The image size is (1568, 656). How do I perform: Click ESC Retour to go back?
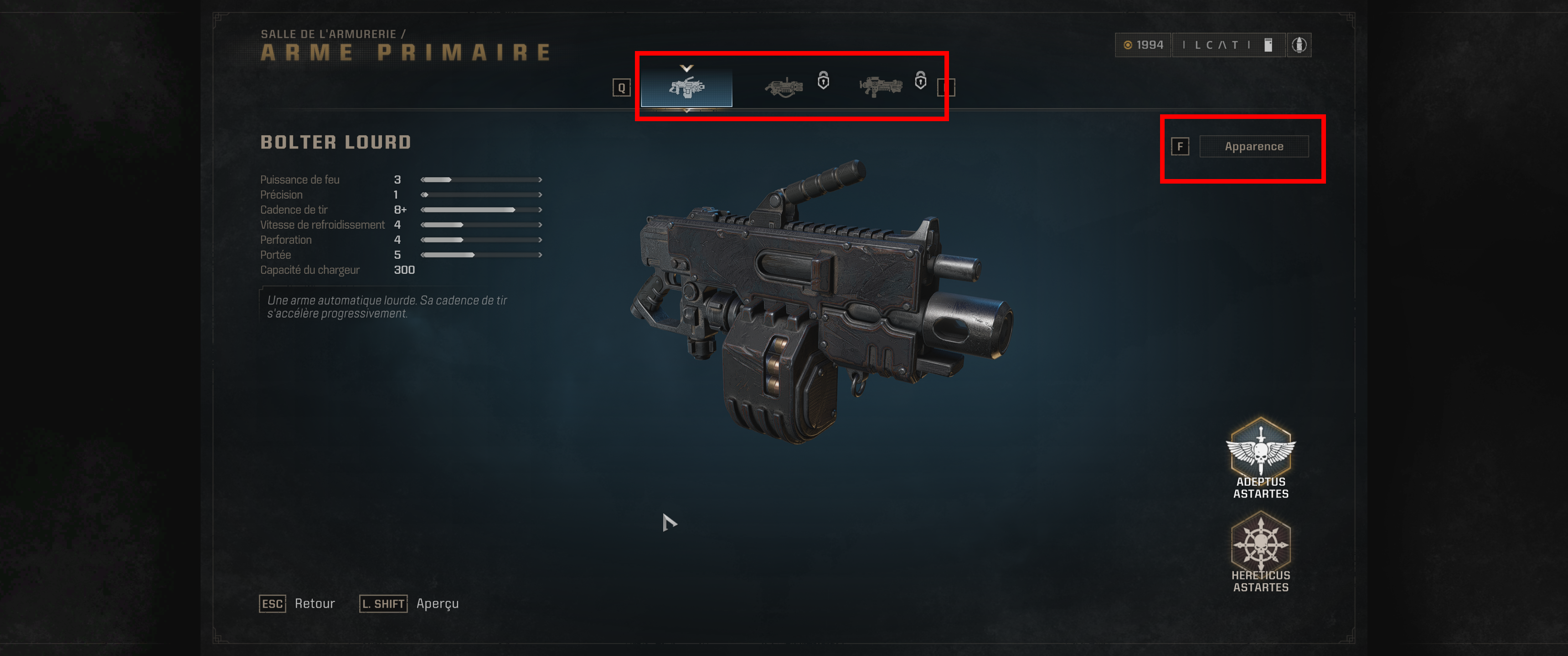pos(298,604)
